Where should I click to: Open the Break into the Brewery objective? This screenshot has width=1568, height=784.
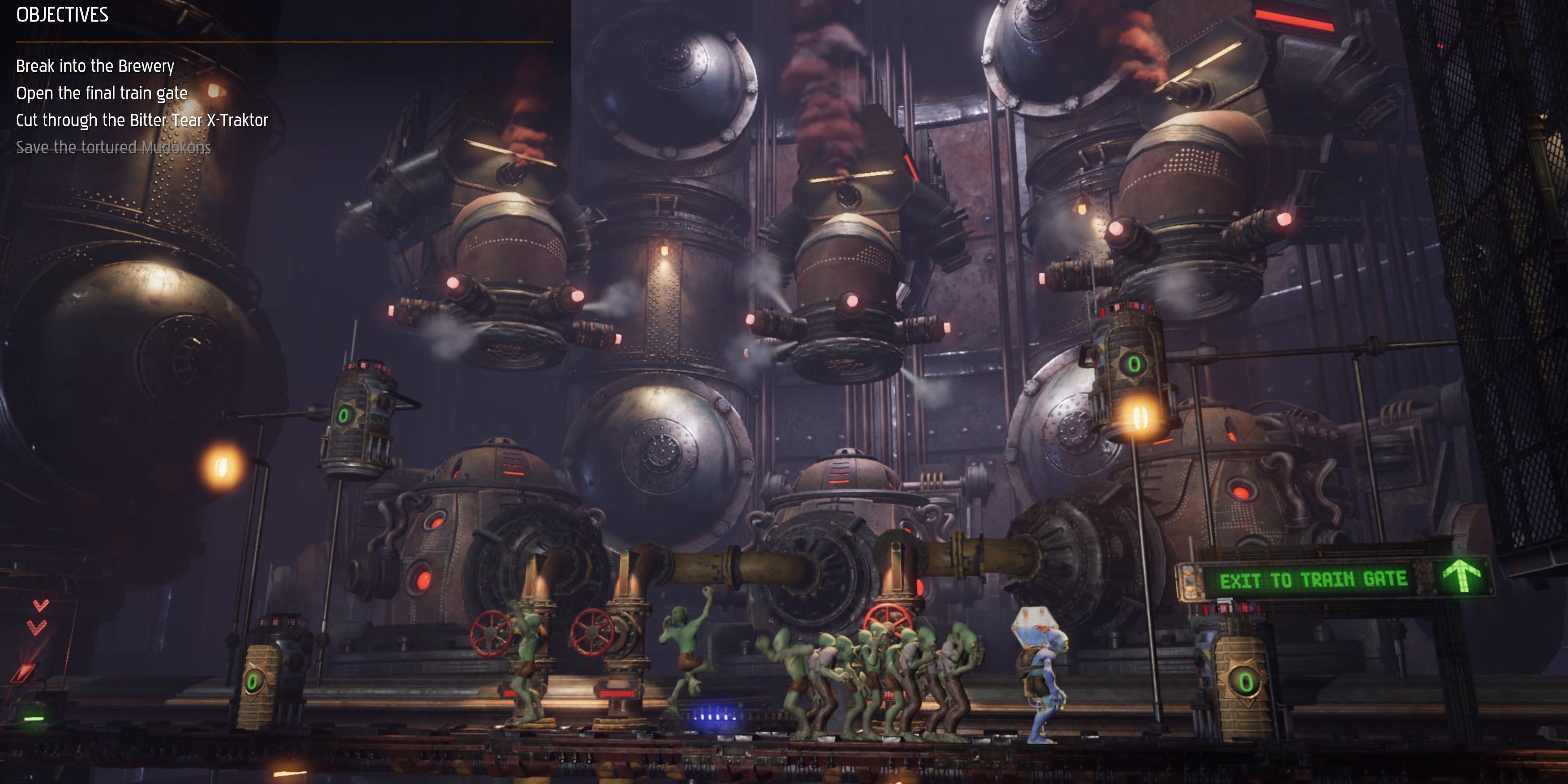94,67
